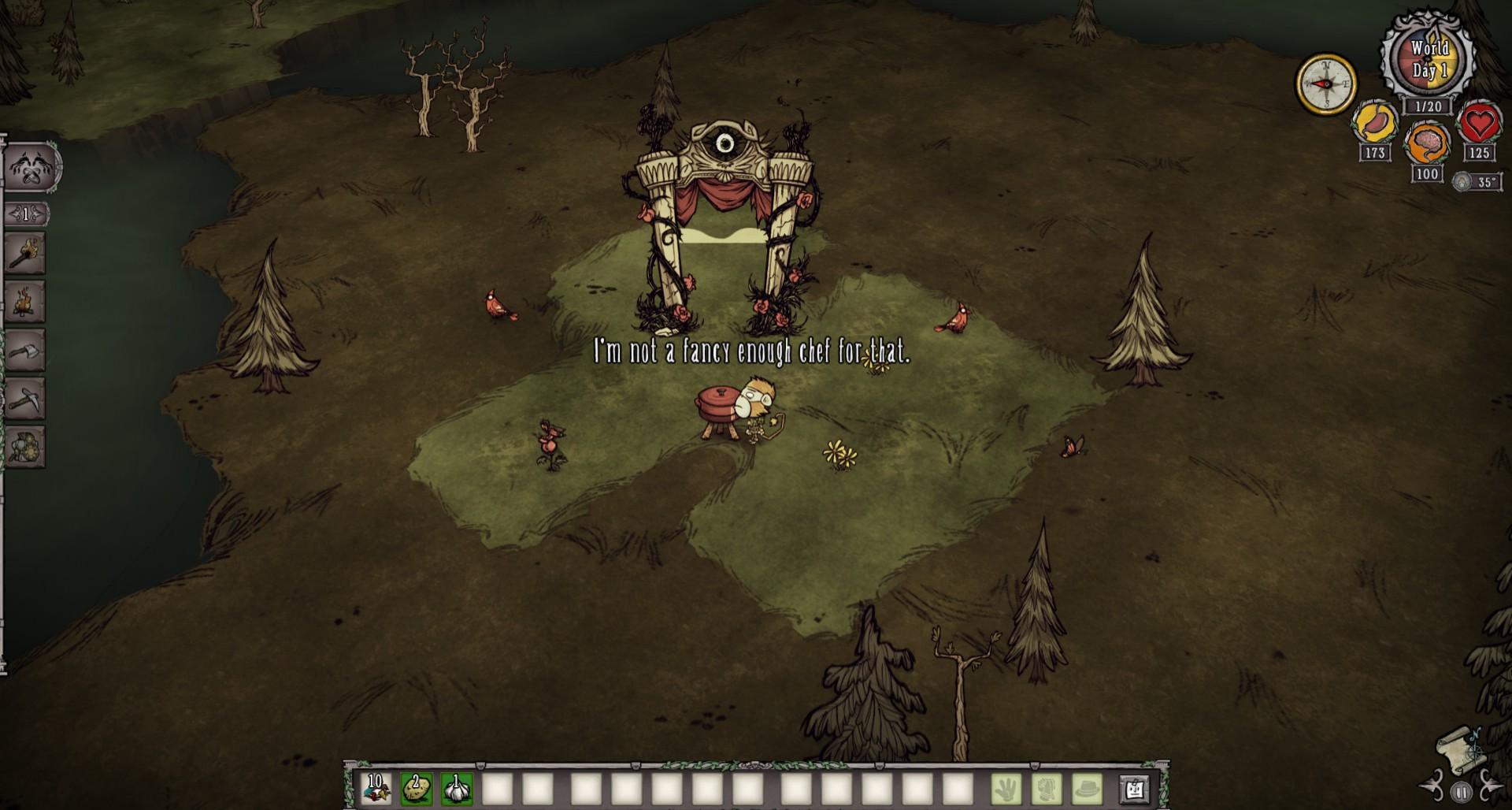Rotate camera with the left arrow

click(x=1433, y=787)
